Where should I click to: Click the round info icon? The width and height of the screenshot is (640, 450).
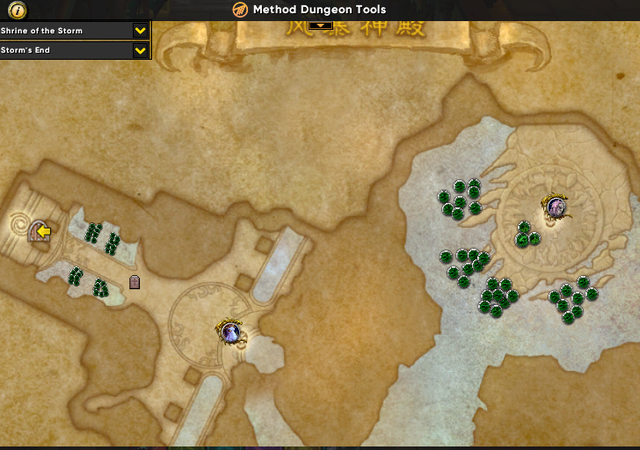[19, 10]
